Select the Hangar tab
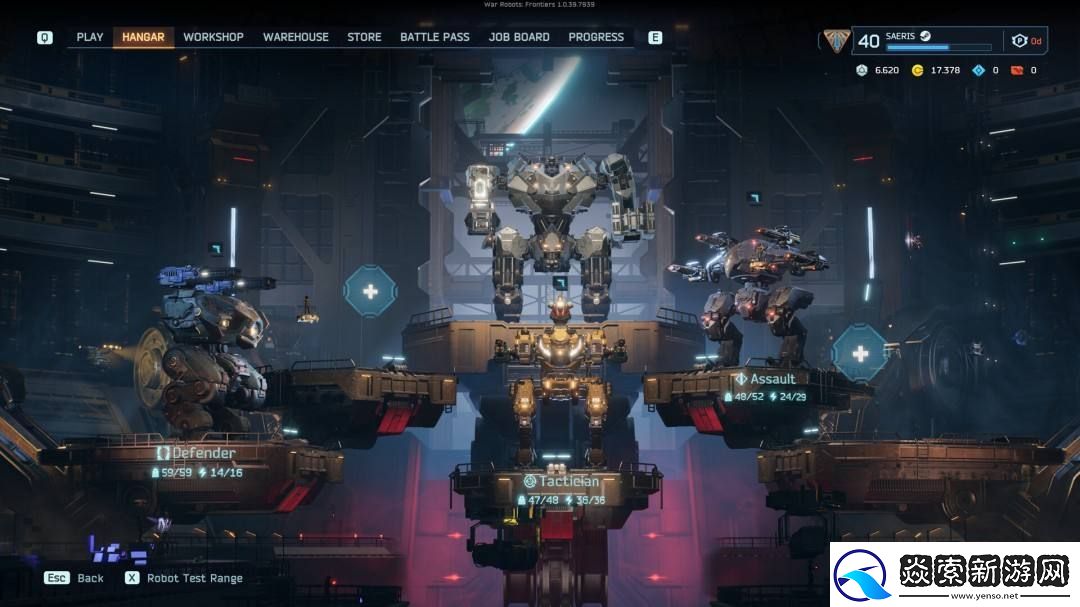Image resolution: width=1080 pixels, height=607 pixels. tap(143, 37)
